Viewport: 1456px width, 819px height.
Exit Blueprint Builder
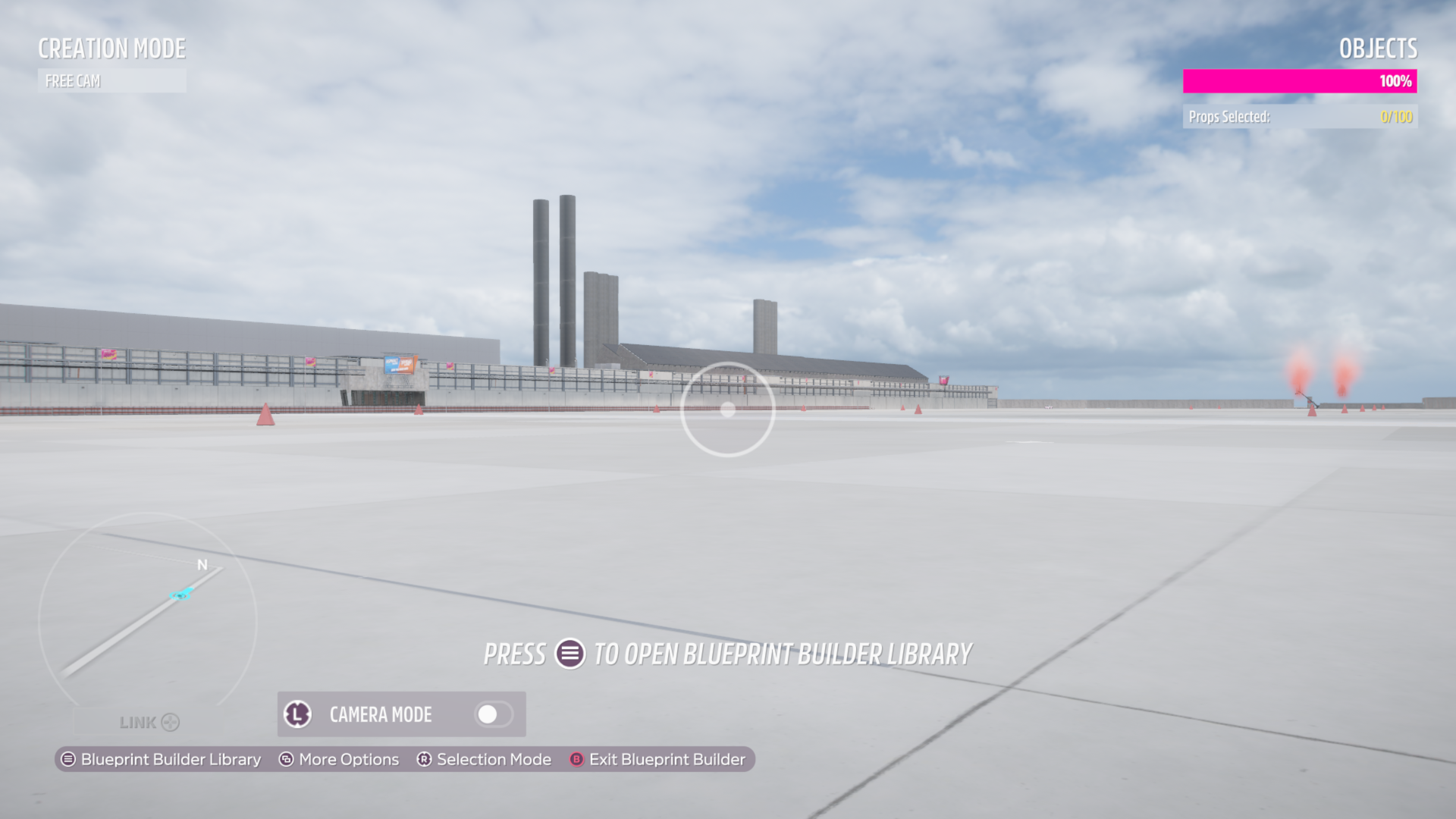[x=657, y=759]
